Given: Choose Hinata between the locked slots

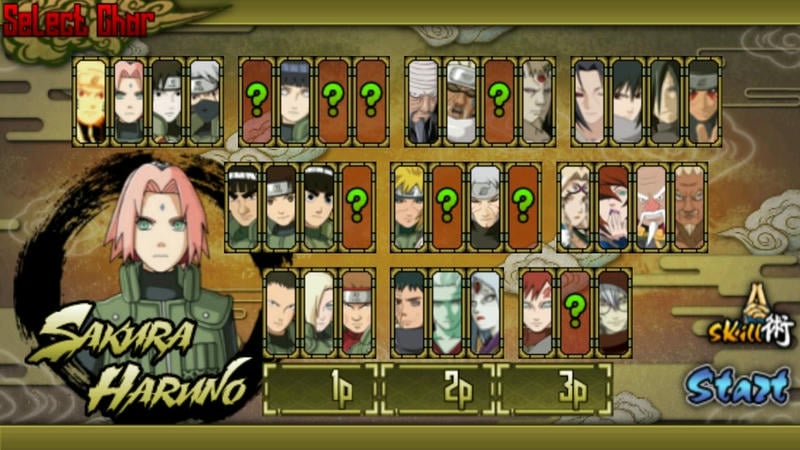Looking at the screenshot, I should [x=295, y=102].
